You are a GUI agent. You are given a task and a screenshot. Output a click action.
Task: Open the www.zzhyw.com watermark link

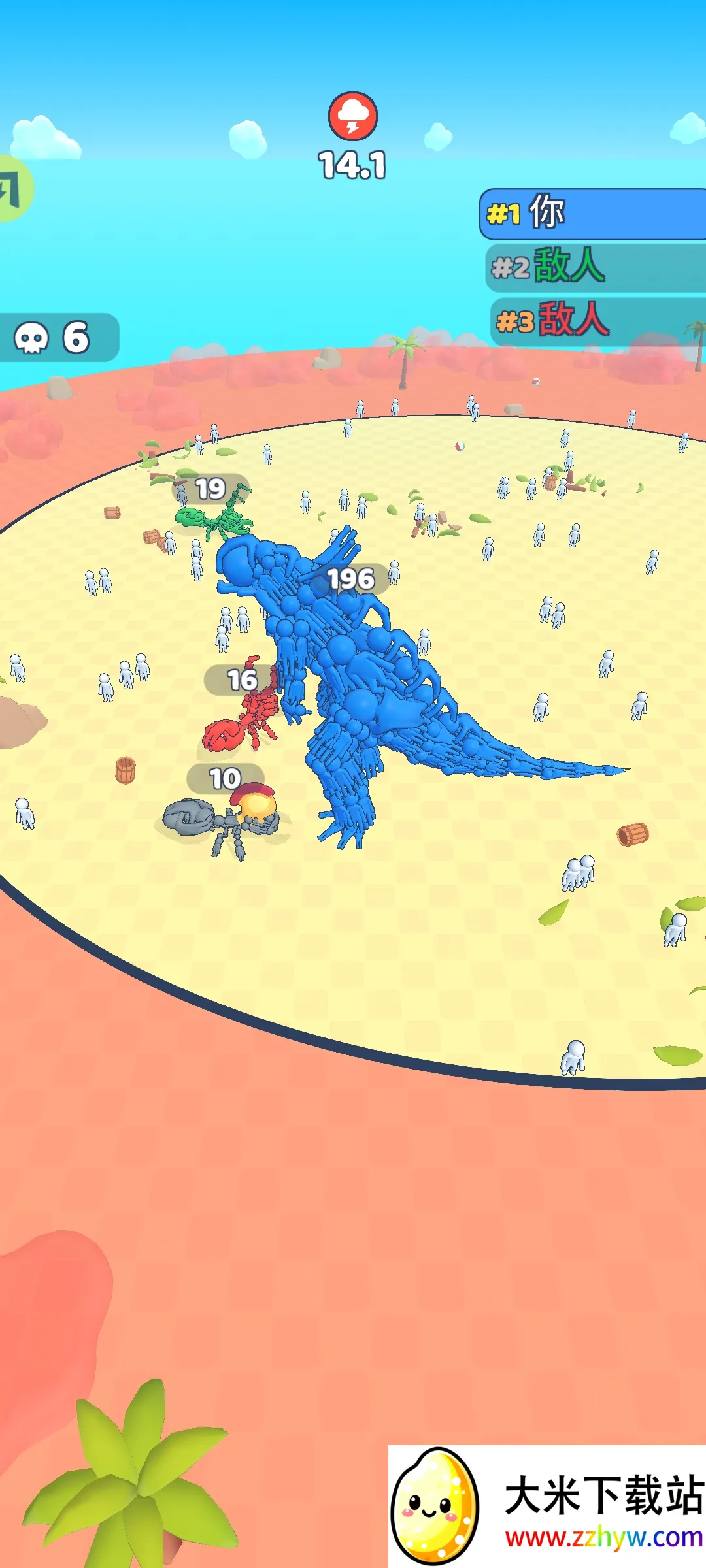point(603,1537)
